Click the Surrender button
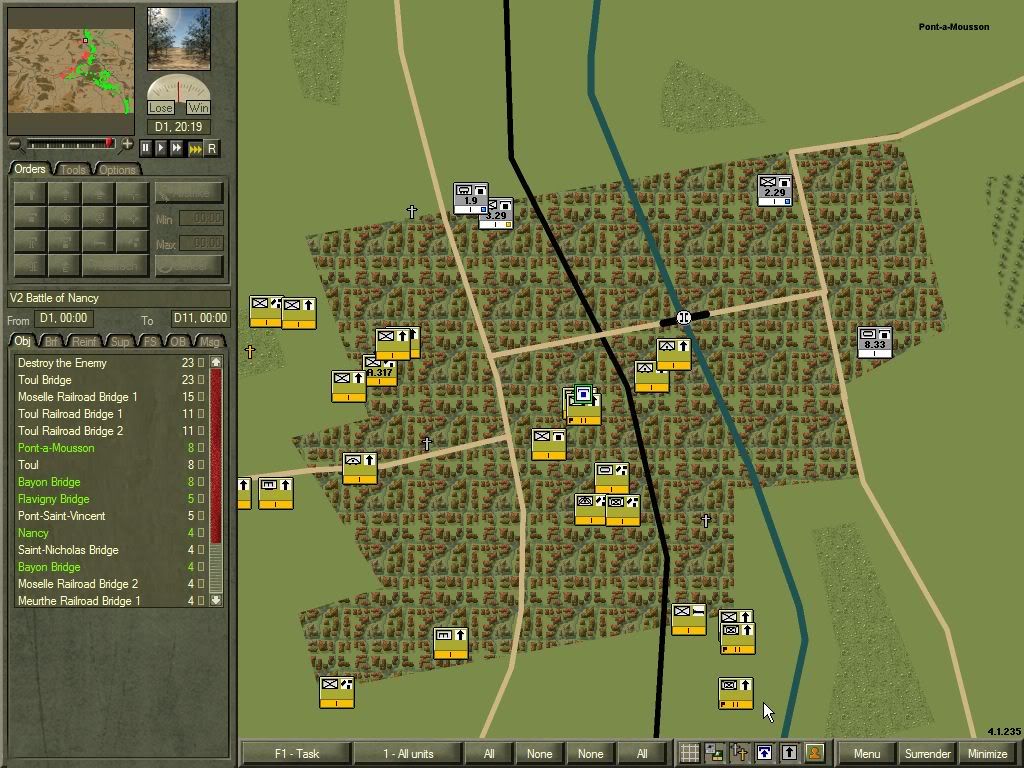This screenshot has height=768, width=1024. 927,753
